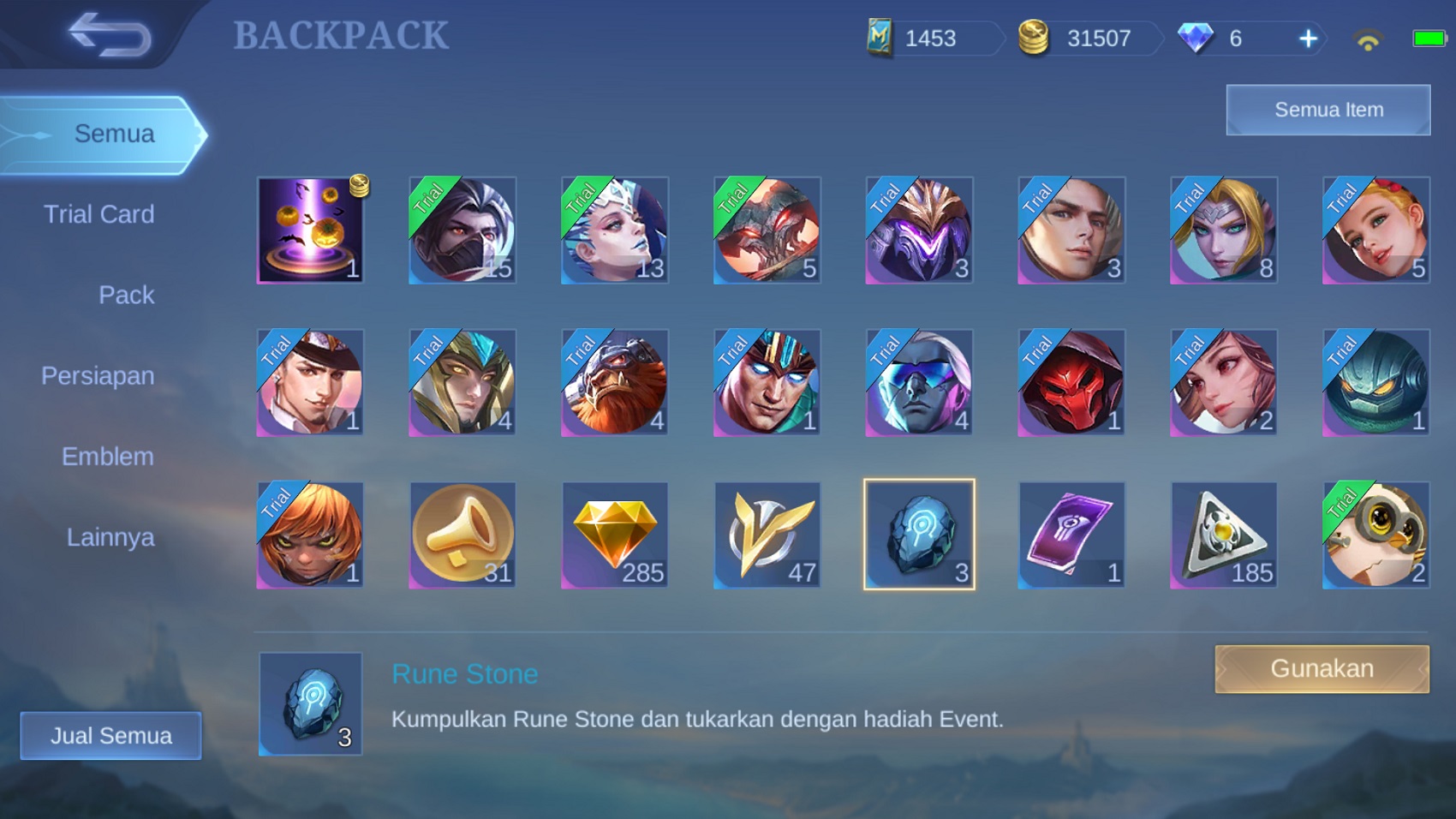Screen dimensions: 1456x819
Task: Select the masked red hero trial card
Action: (1071, 381)
